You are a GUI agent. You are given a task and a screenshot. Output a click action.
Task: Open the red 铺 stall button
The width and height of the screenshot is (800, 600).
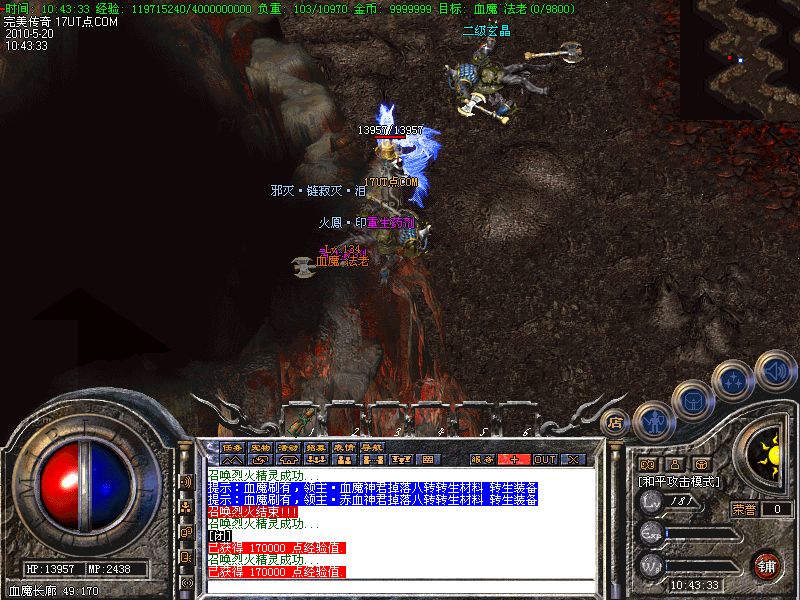point(767,565)
